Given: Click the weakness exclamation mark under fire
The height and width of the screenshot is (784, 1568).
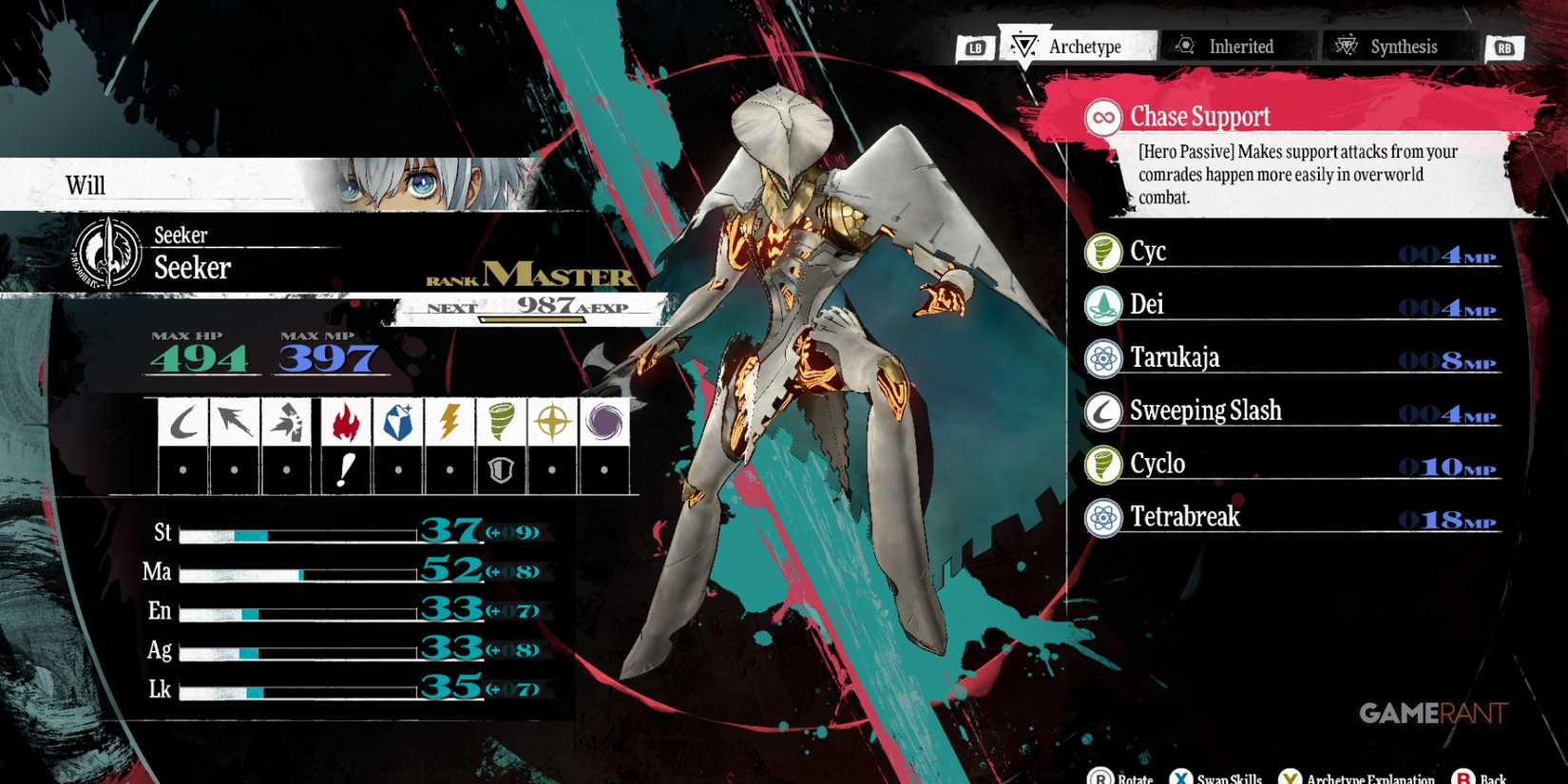Looking at the screenshot, I should point(345,469).
